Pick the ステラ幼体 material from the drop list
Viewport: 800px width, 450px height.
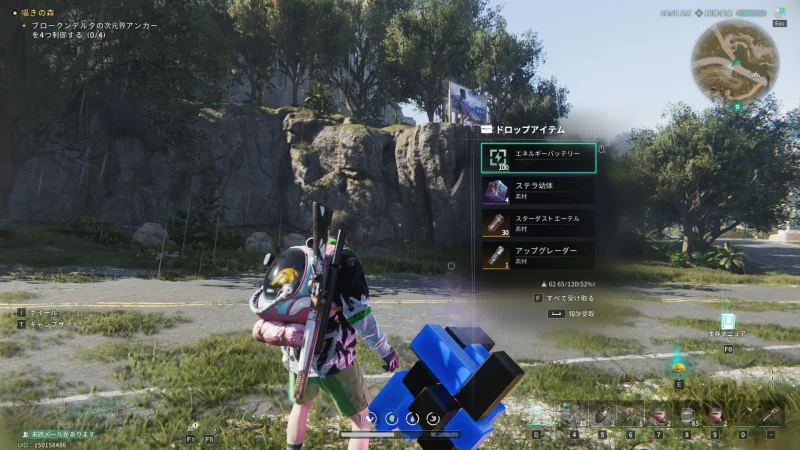tap(538, 190)
